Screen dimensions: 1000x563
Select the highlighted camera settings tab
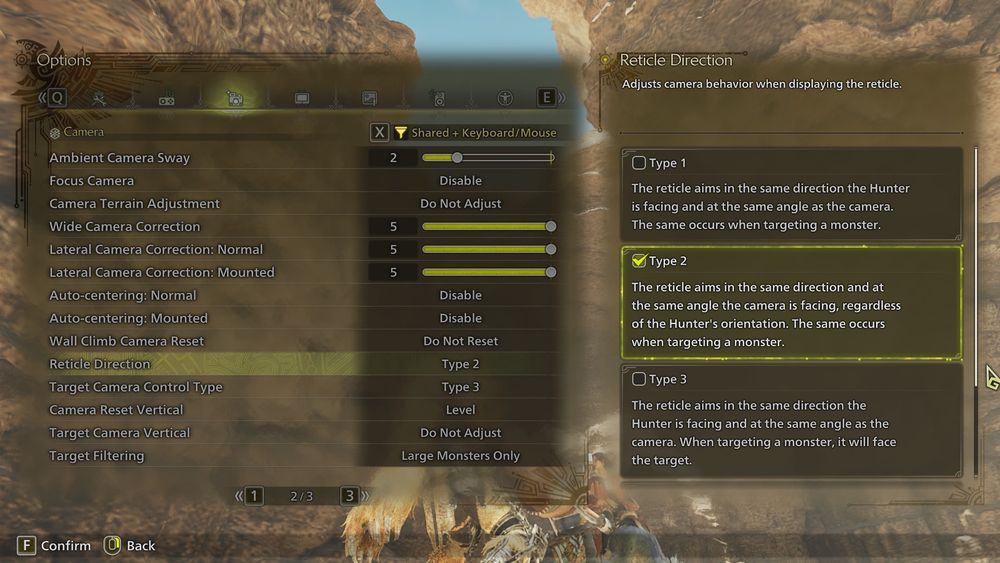tap(234, 98)
